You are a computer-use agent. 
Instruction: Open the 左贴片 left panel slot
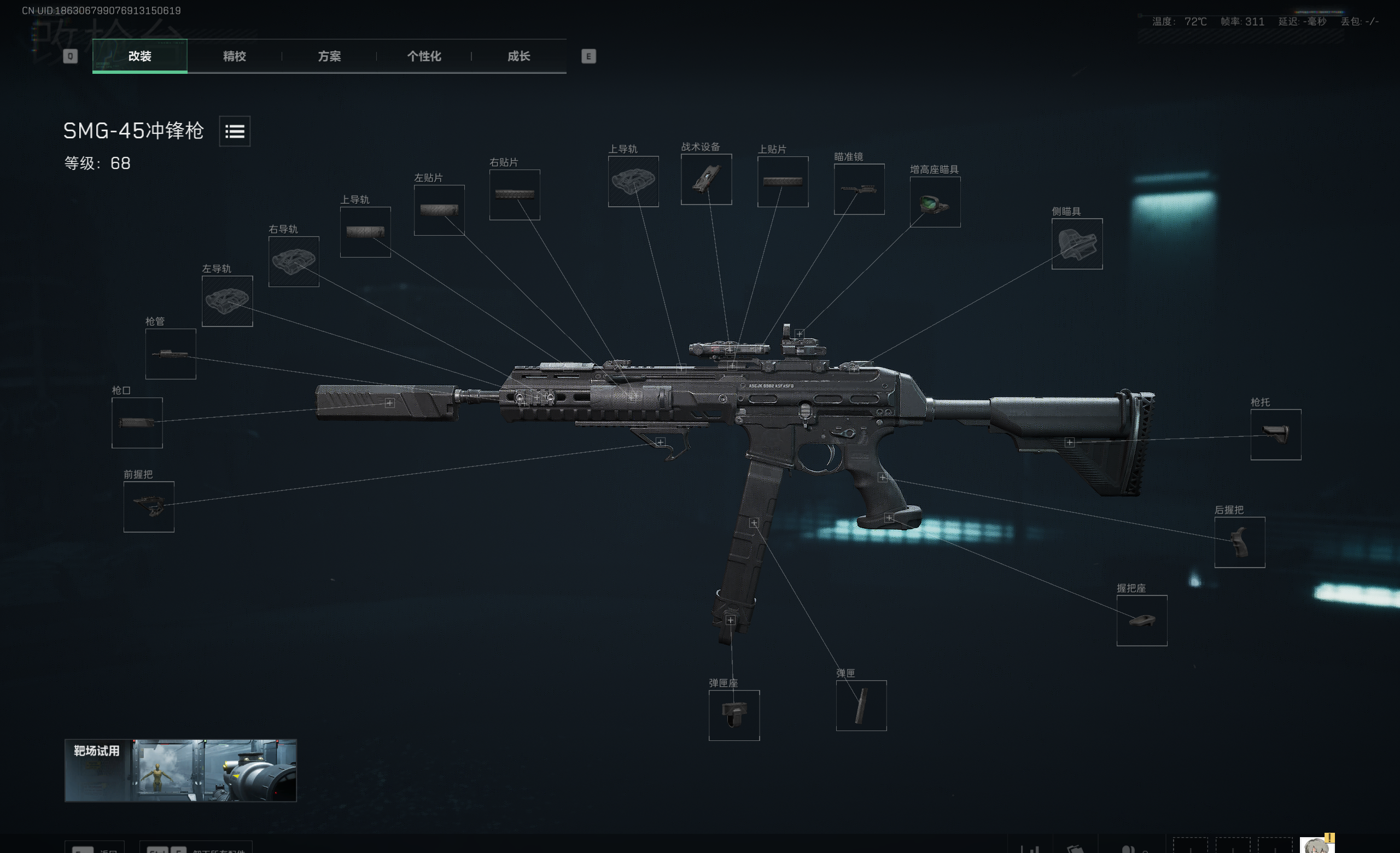439,210
